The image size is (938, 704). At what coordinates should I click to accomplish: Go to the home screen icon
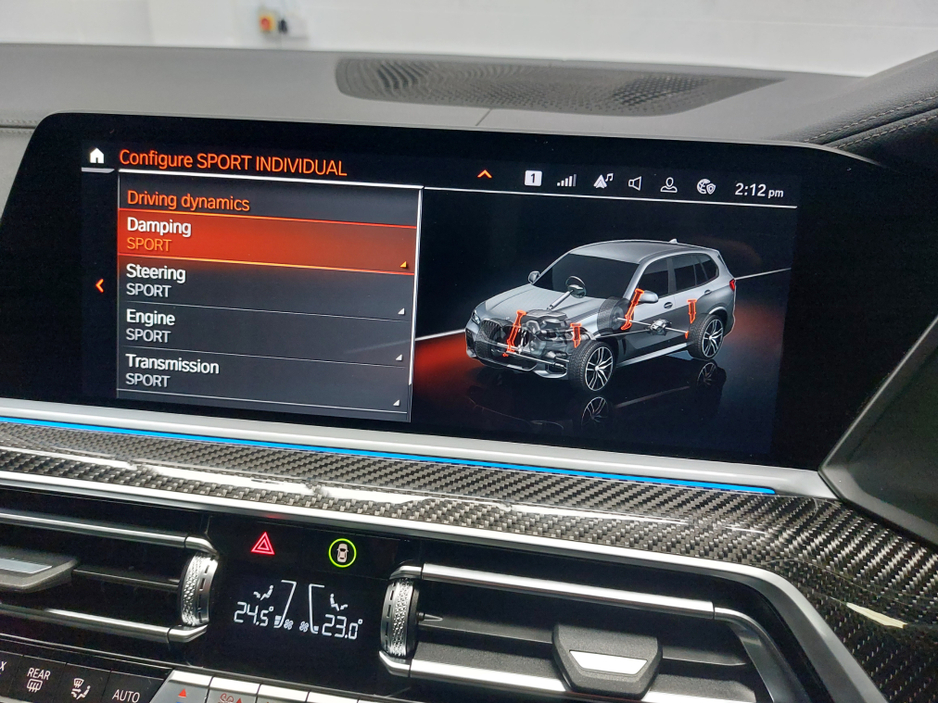point(96,156)
